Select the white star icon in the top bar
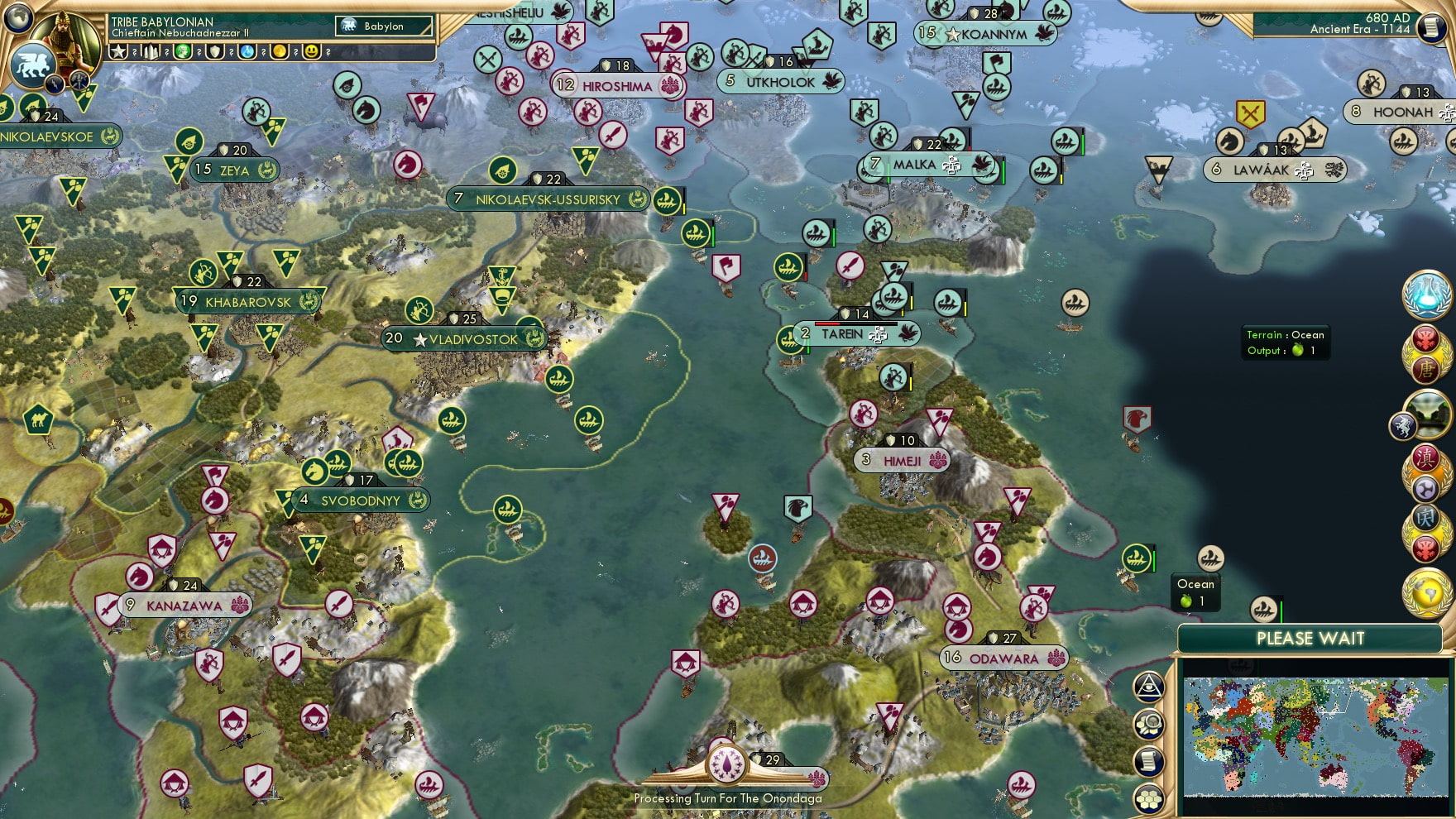 pyautogui.click(x=119, y=52)
